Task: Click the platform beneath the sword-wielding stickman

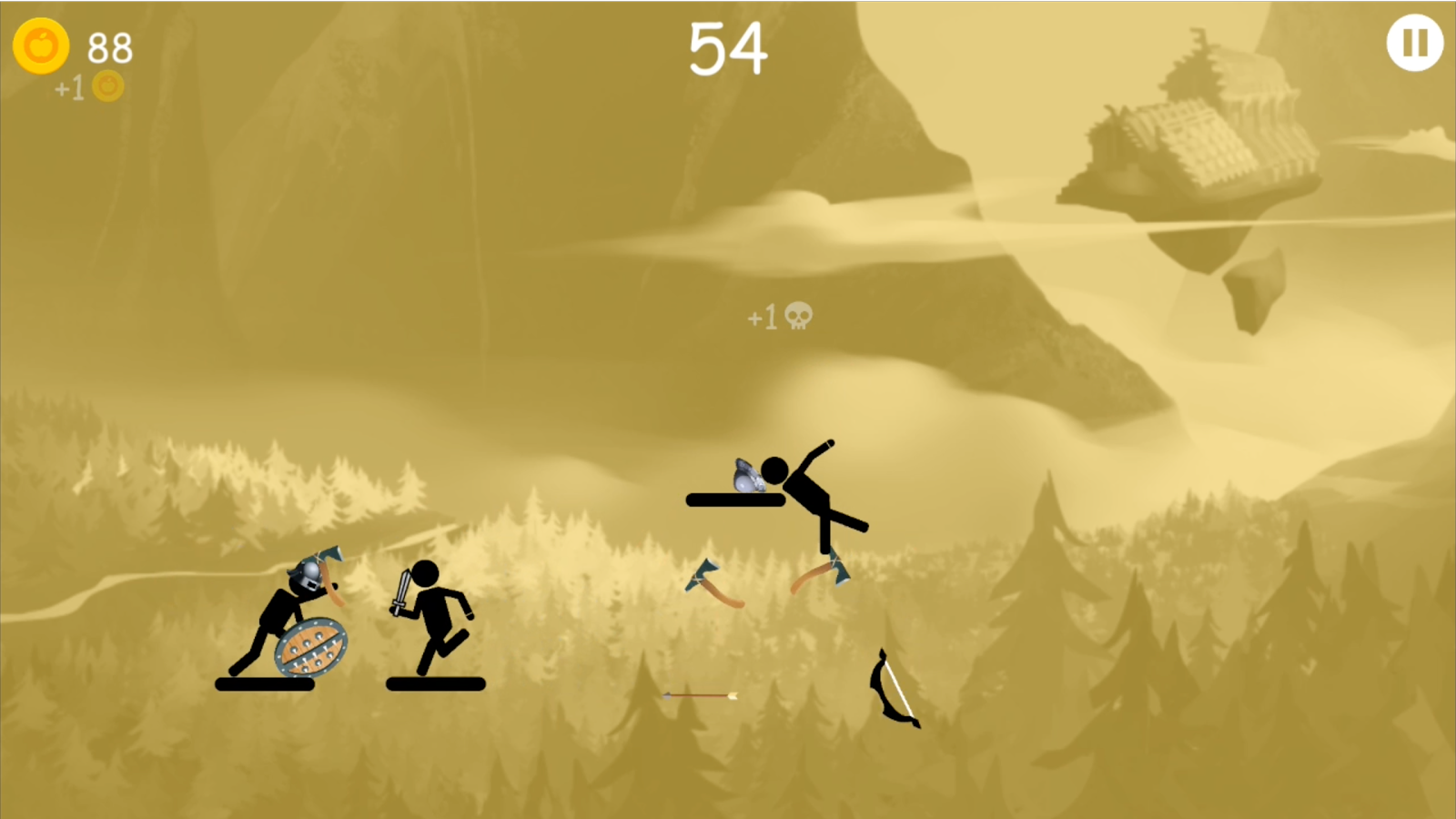Action: (435, 683)
